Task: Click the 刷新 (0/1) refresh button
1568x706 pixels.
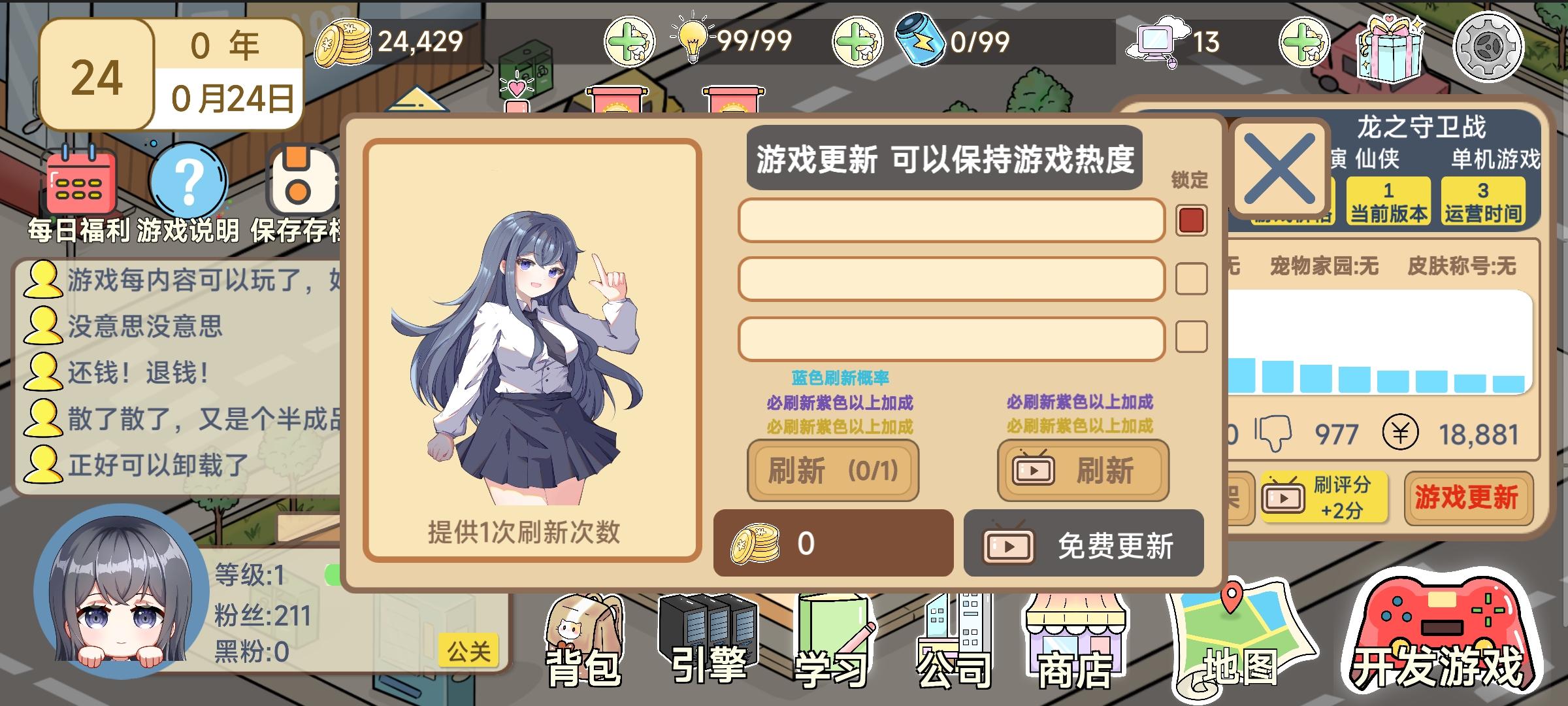Action: [833, 471]
